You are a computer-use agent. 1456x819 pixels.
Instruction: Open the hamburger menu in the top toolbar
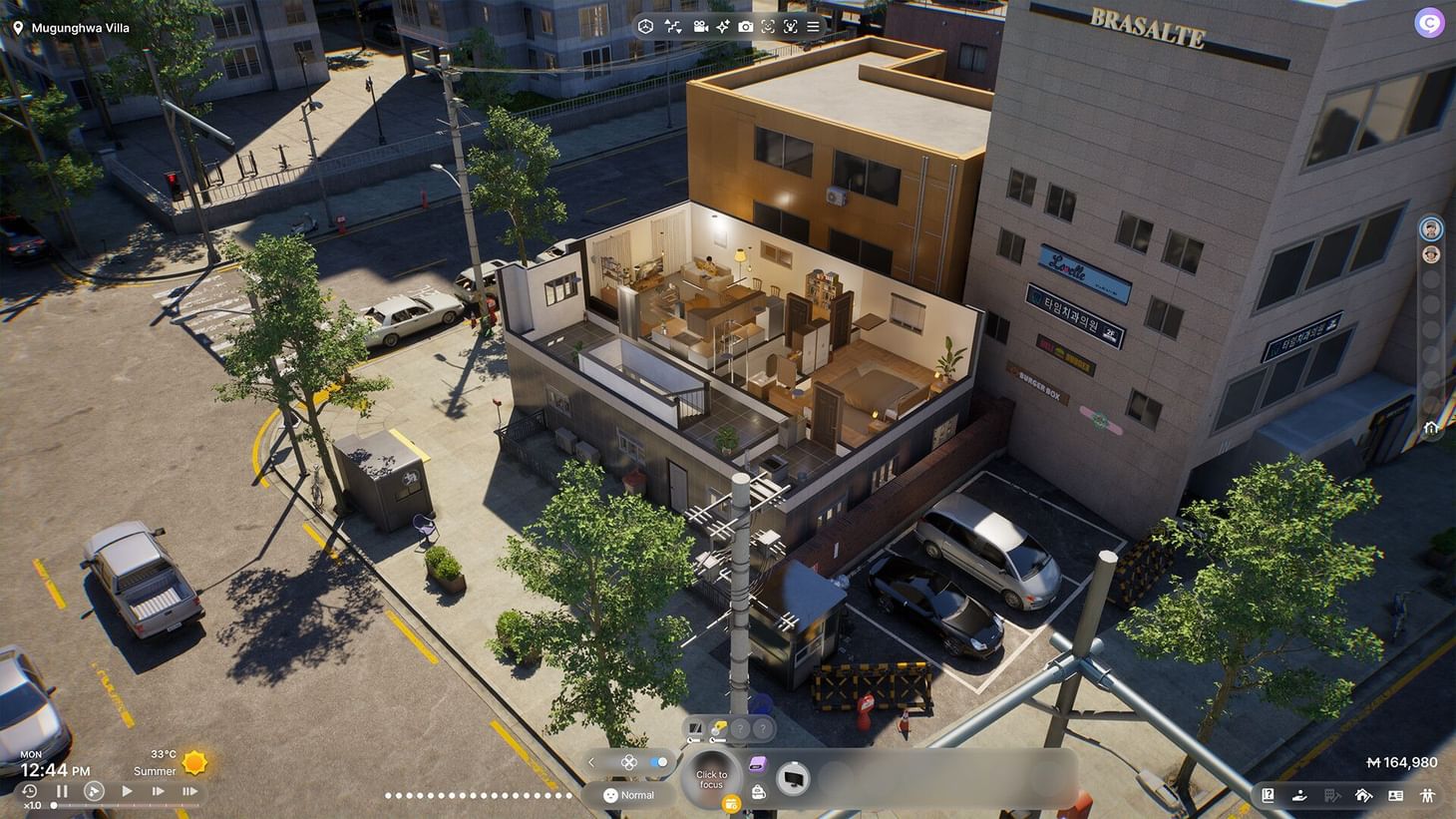(x=813, y=27)
